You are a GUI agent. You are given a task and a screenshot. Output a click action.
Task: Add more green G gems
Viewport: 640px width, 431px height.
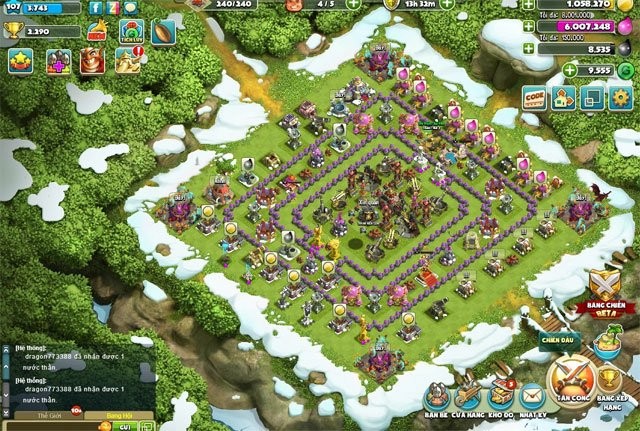(569, 71)
